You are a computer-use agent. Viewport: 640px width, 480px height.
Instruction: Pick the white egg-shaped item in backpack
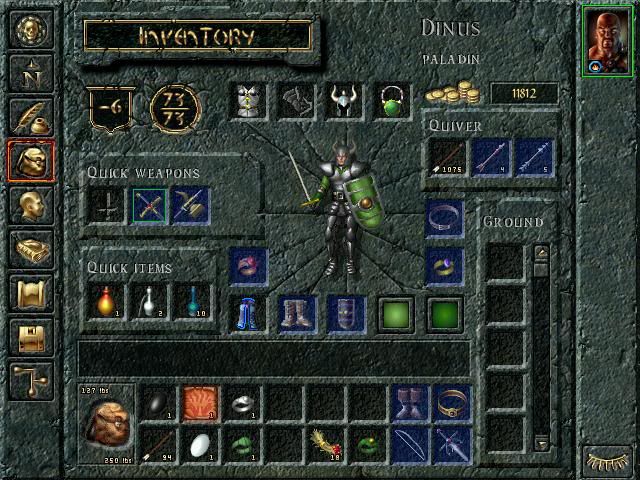coord(200,446)
